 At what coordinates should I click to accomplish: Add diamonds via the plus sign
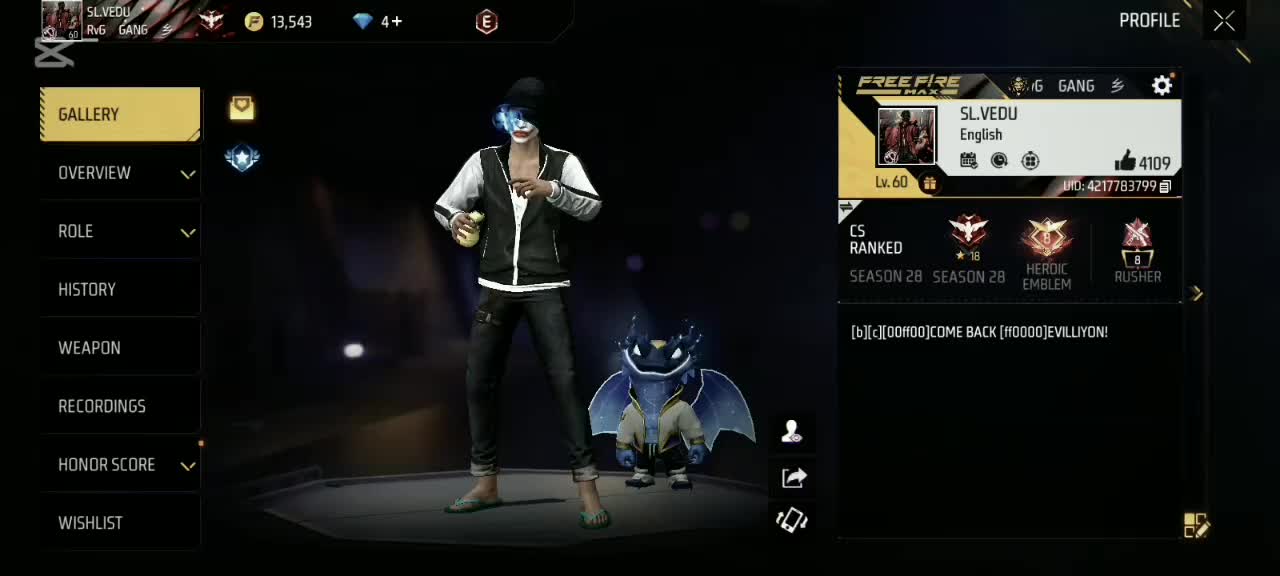397,21
